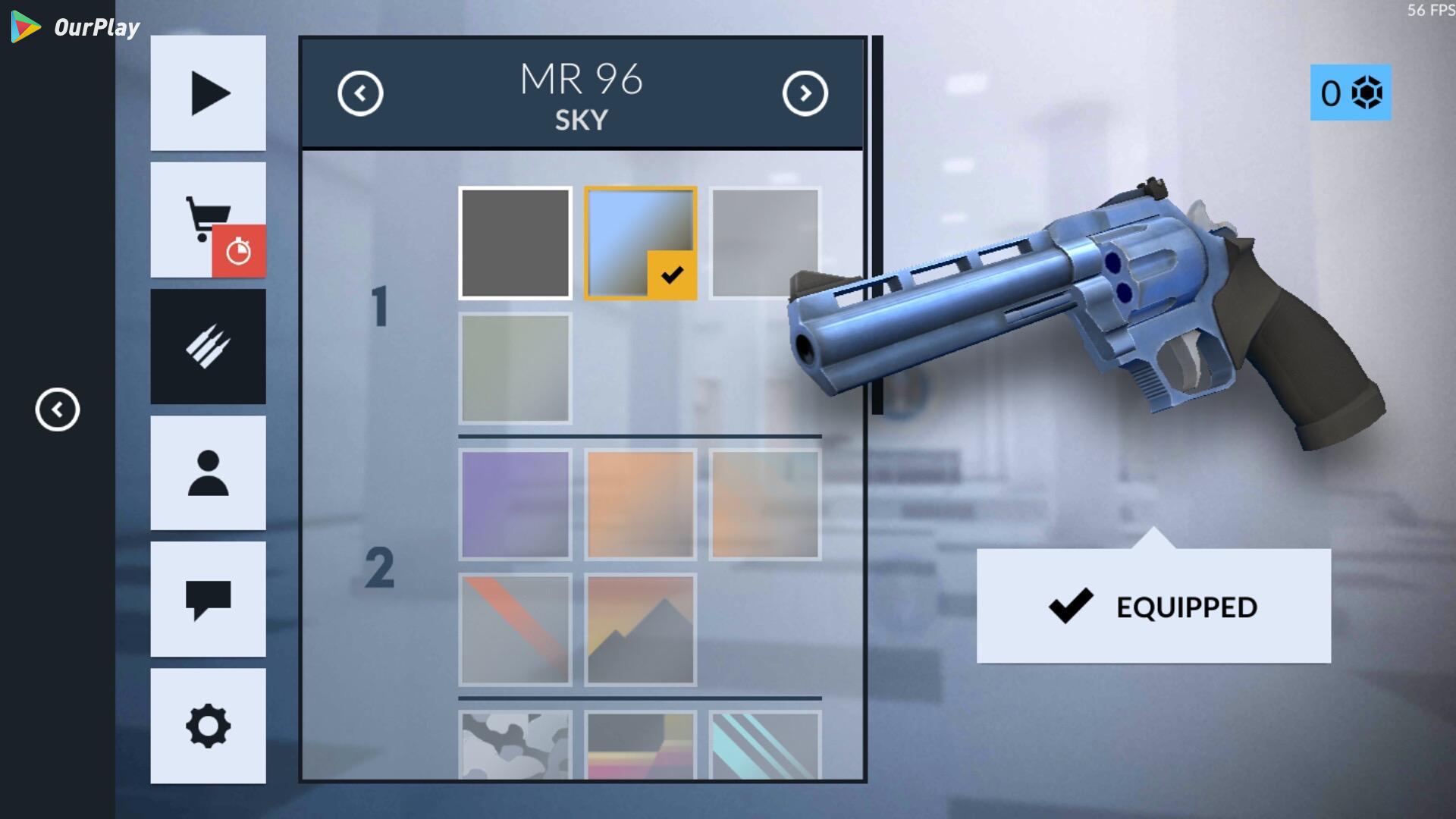Open the shop cart menu
Viewport: 1456px width, 819px height.
[208, 220]
